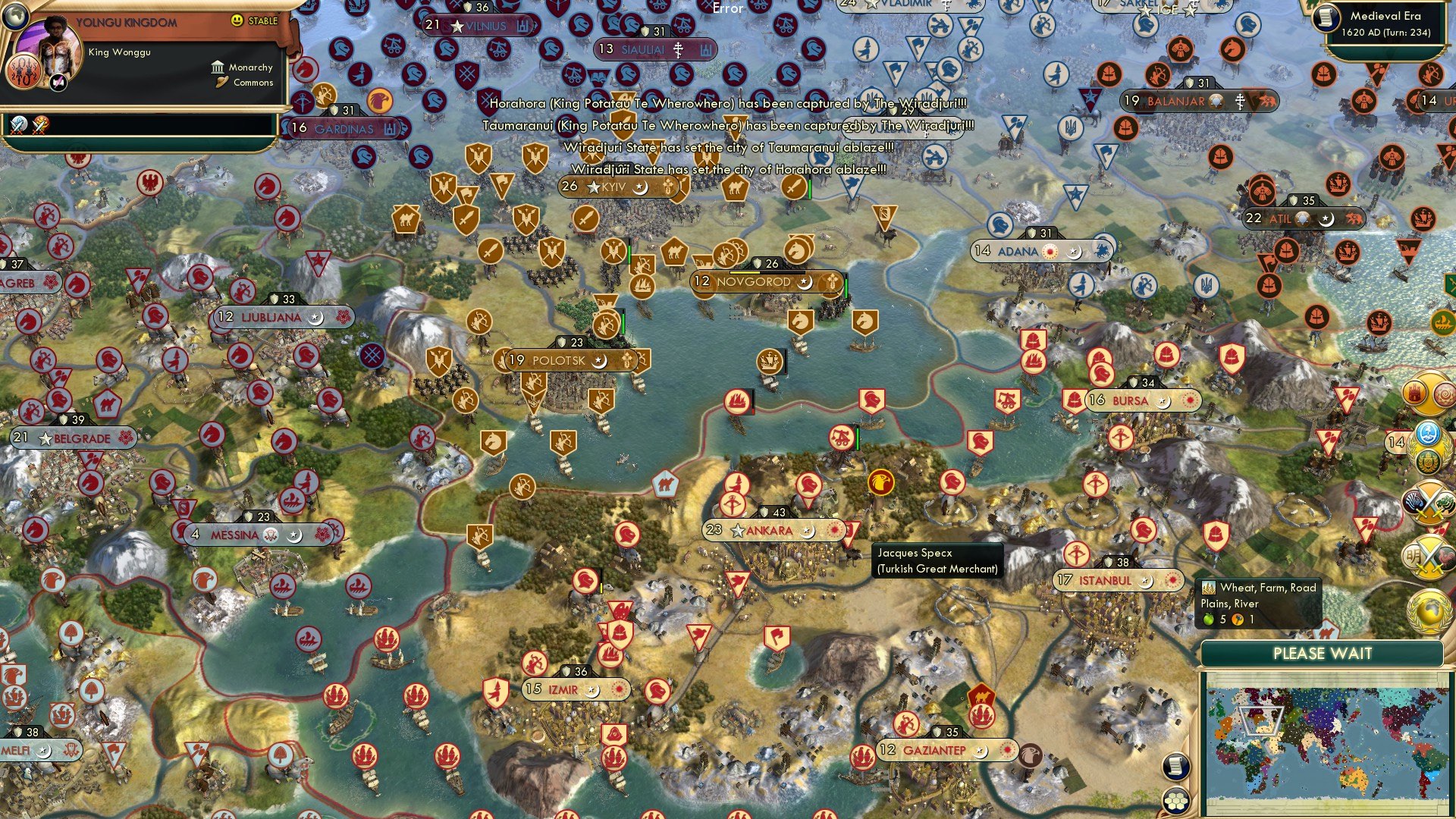Click the crossed-swords war notification with the Ming banner

1430,557
